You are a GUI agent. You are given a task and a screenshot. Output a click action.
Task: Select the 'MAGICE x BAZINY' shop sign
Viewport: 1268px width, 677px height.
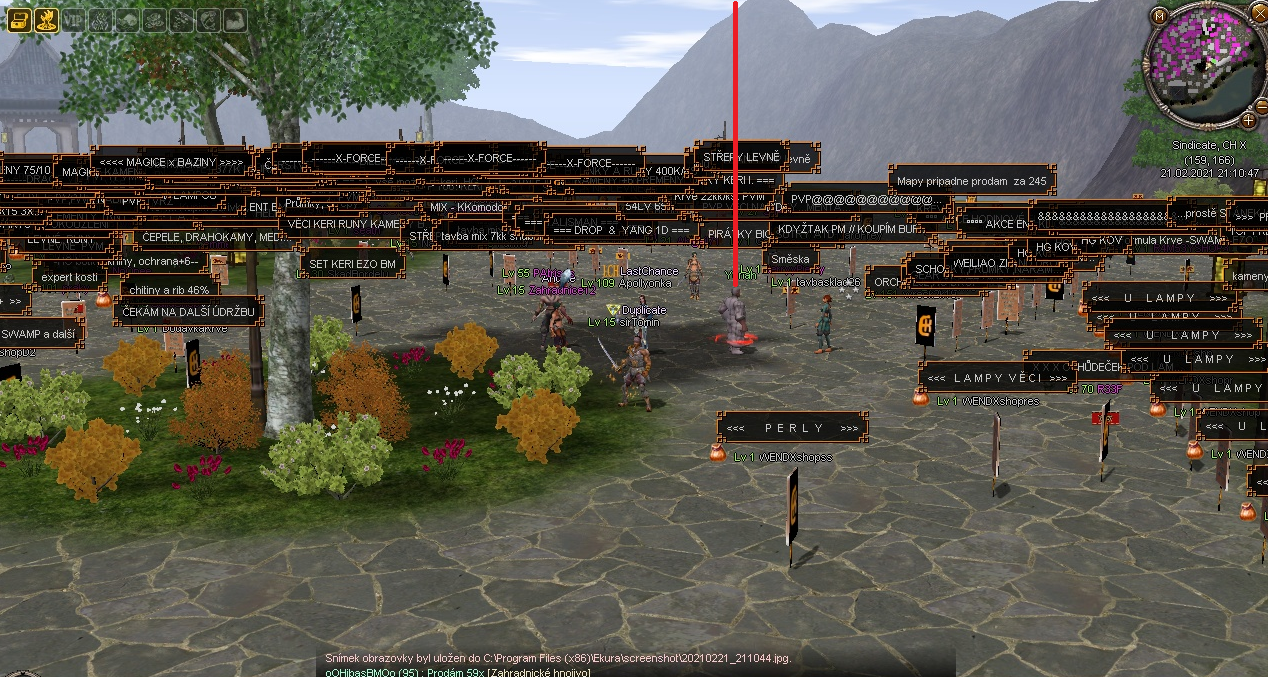click(x=170, y=161)
